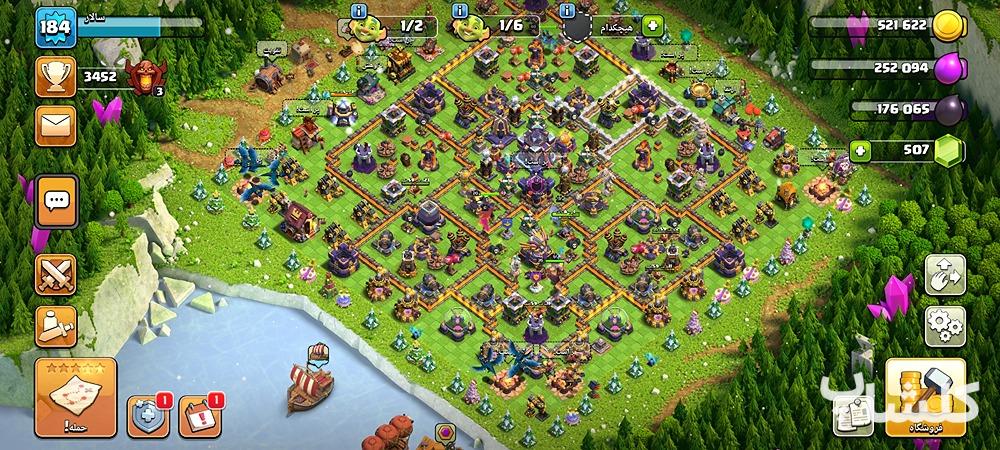Open the village layout editor button
The width and height of the screenshot is (1000, 450).
tap(944, 273)
